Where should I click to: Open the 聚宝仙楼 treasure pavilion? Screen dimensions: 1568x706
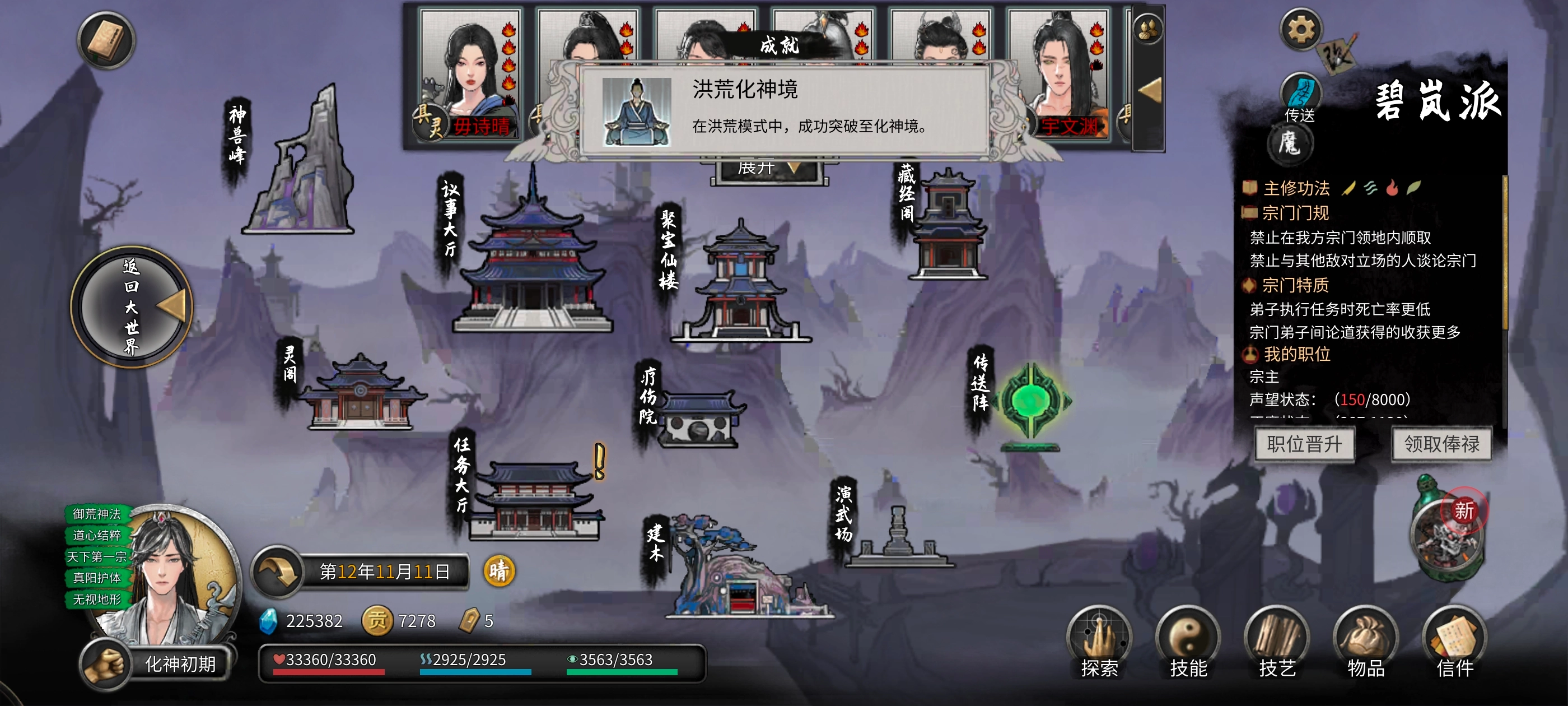click(x=740, y=286)
